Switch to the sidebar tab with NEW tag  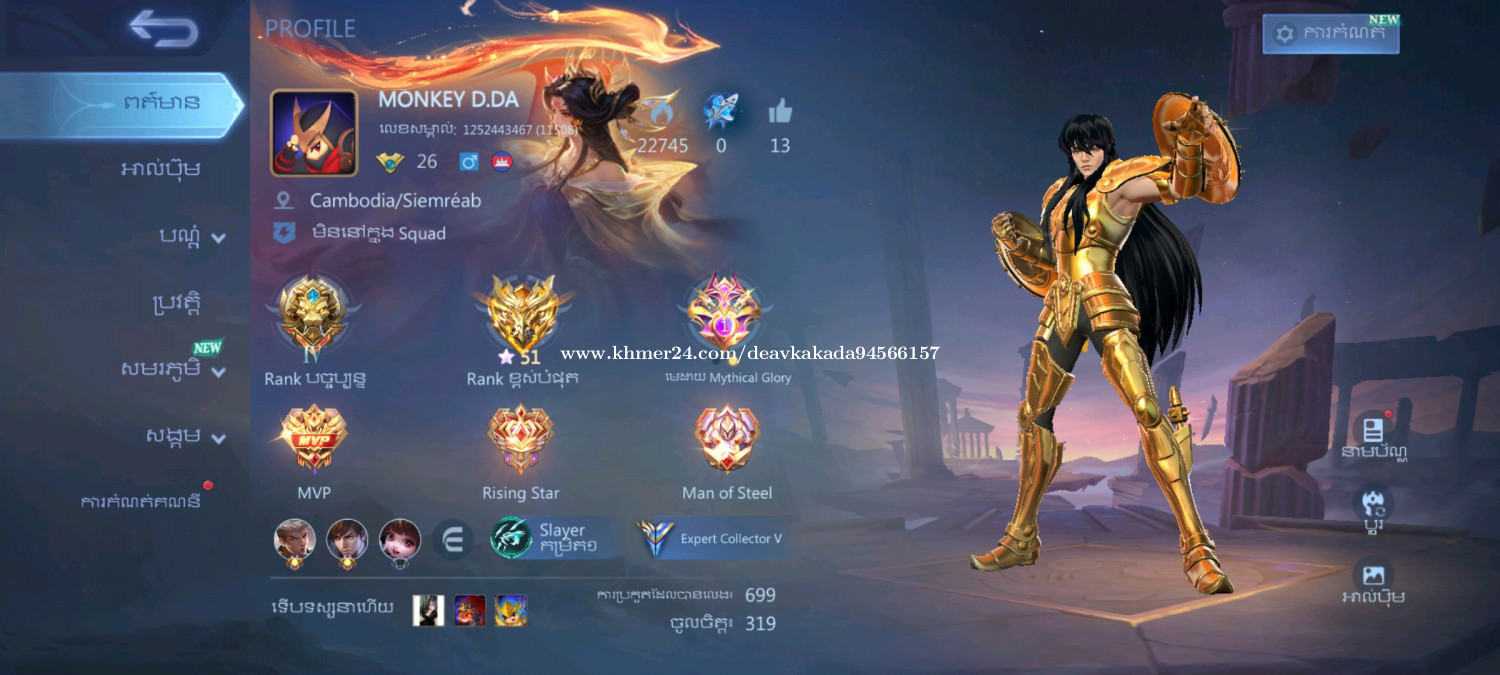(x=172, y=368)
